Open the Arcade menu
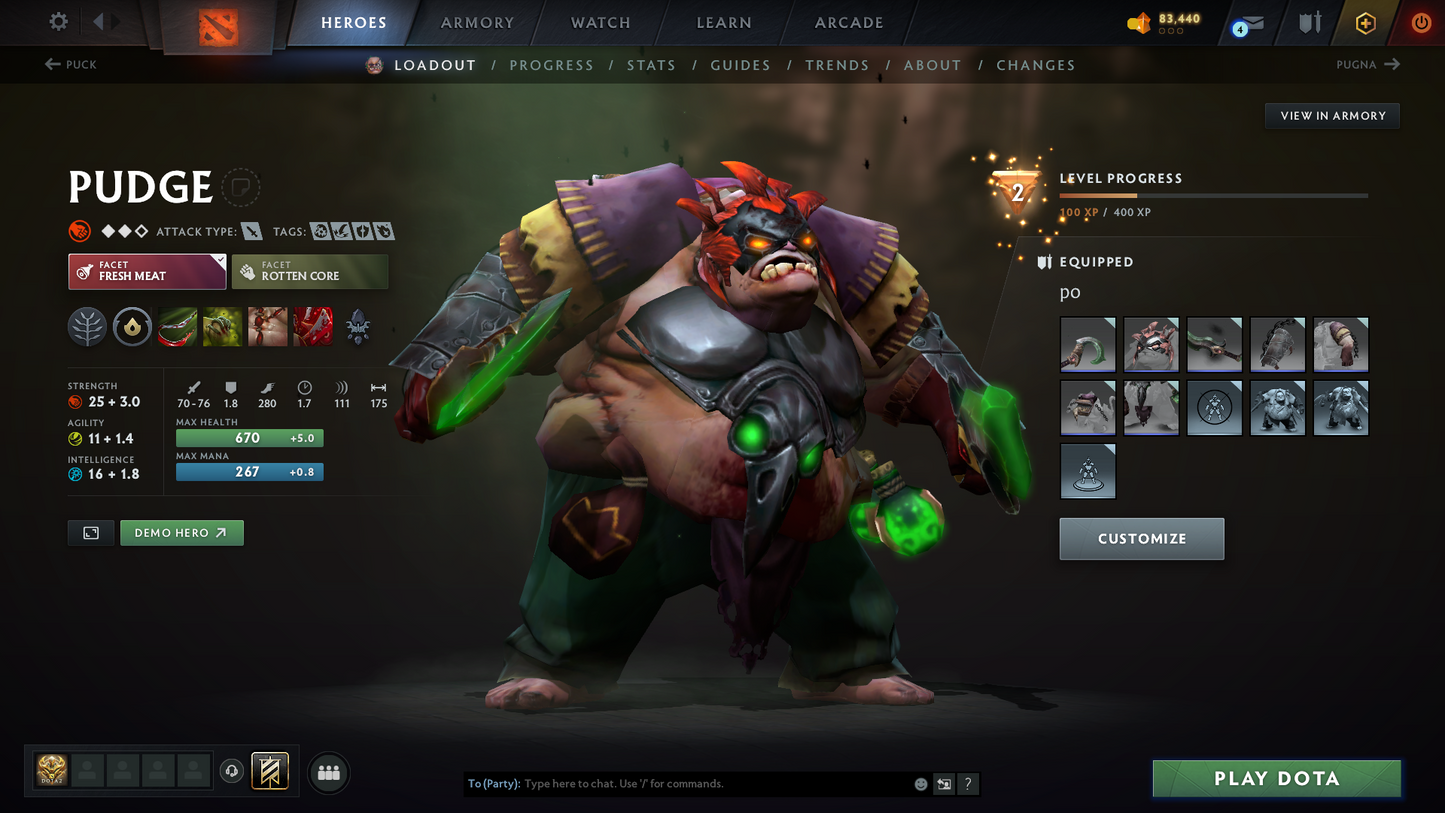1445x813 pixels. coord(848,22)
